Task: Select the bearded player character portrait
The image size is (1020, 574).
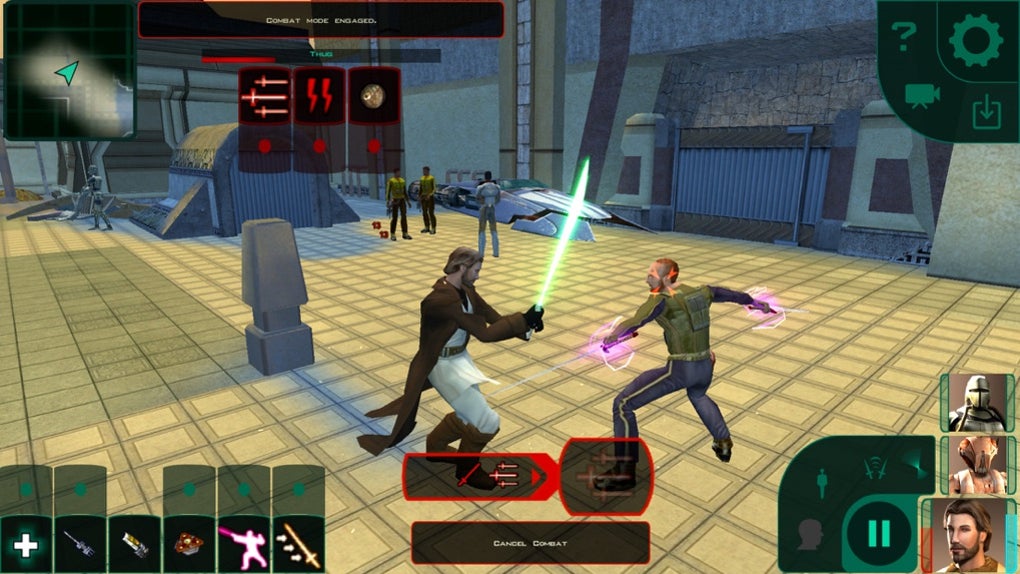Action: [976, 536]
